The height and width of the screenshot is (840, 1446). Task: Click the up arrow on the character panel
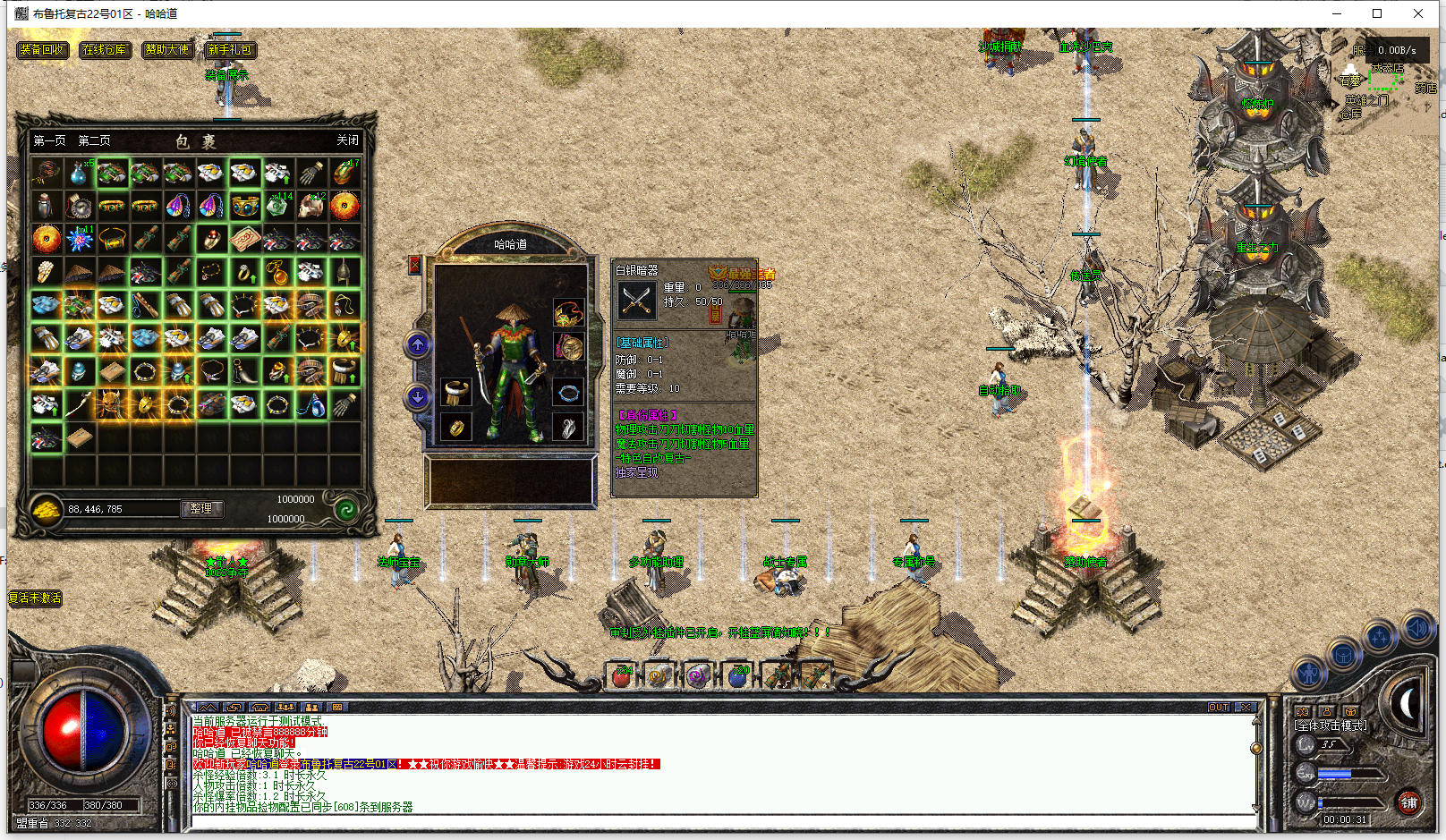pyautogui.click(x=418, y=344)
